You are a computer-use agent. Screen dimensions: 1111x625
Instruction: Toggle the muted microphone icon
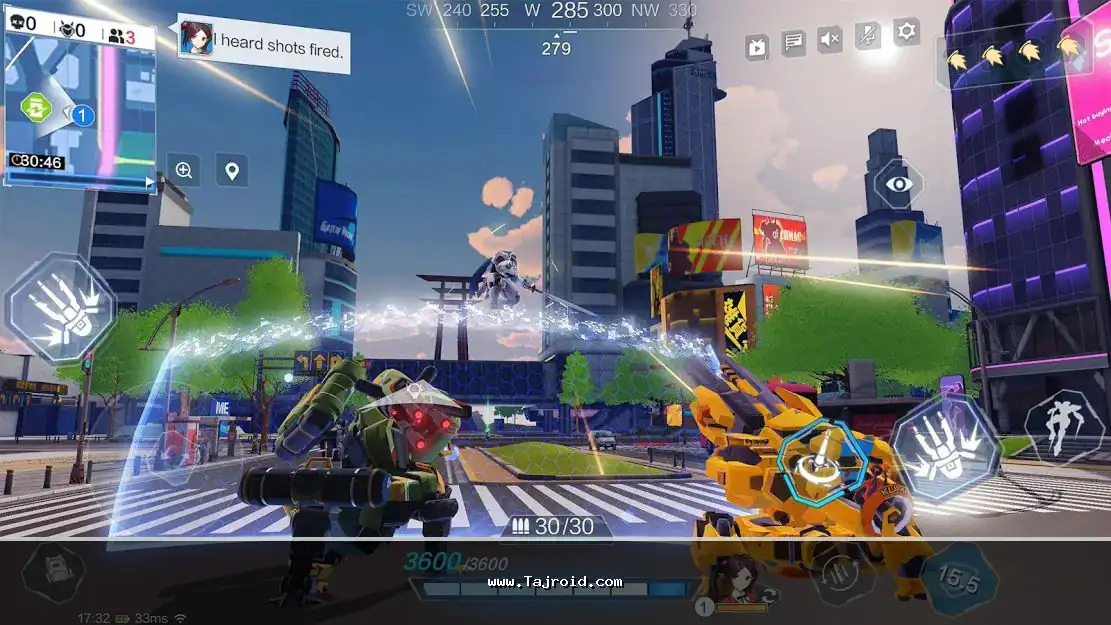[x=868, y=36]
